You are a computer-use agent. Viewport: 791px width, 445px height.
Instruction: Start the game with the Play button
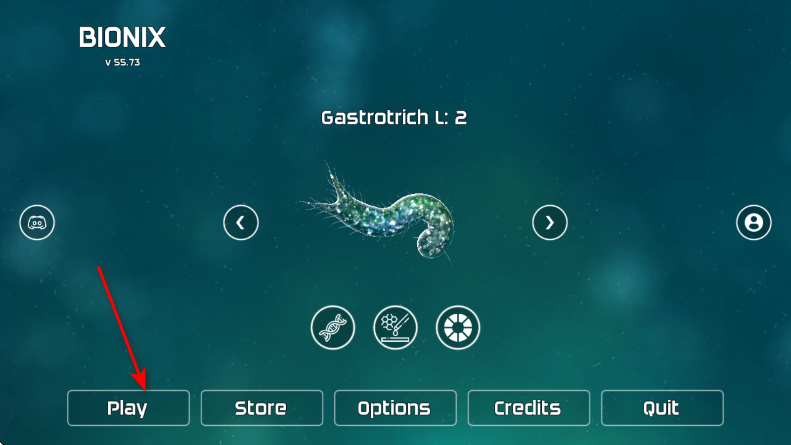[128, 408]
